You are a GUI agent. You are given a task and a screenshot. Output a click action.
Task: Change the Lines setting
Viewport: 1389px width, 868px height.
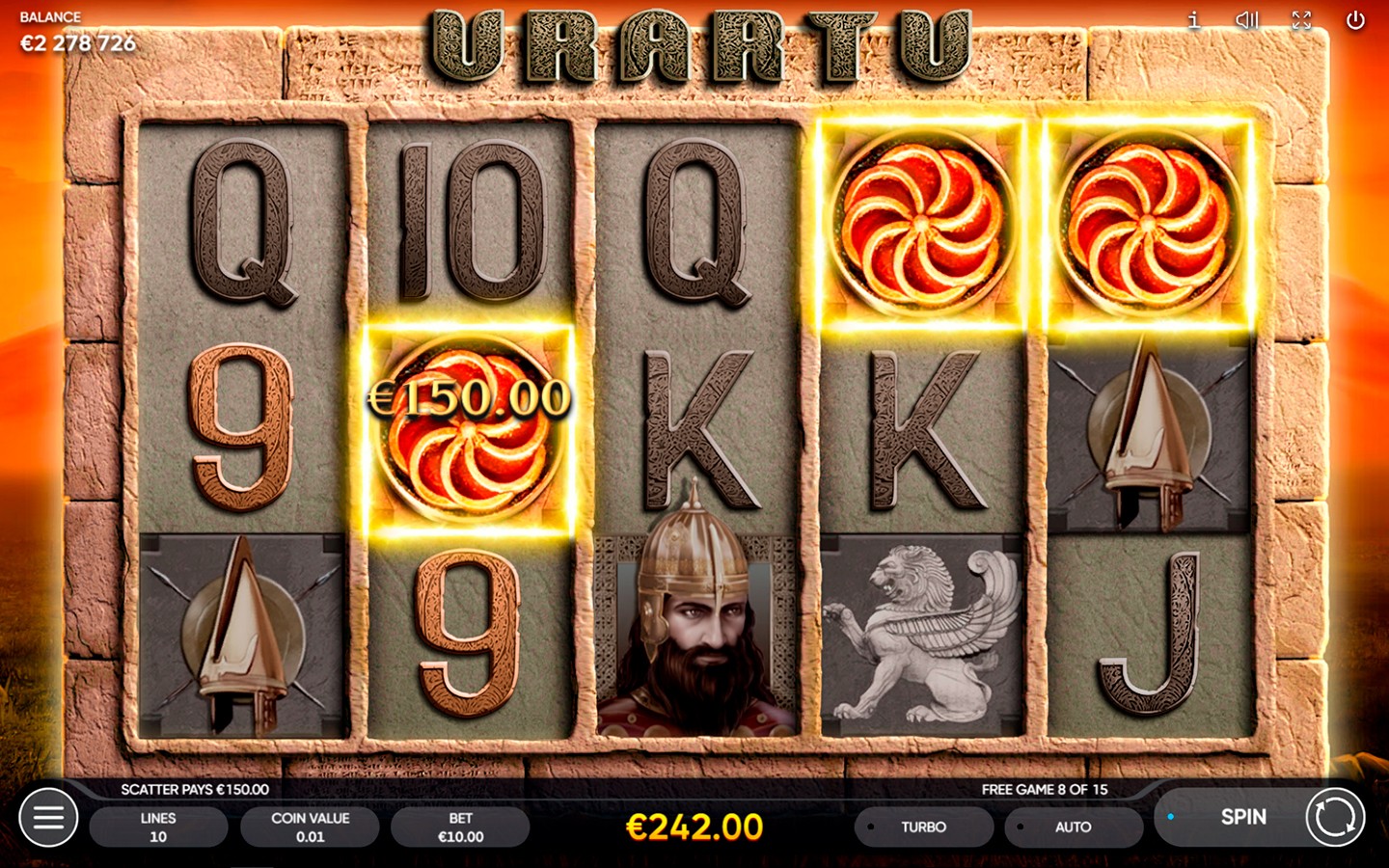point(158,827)
